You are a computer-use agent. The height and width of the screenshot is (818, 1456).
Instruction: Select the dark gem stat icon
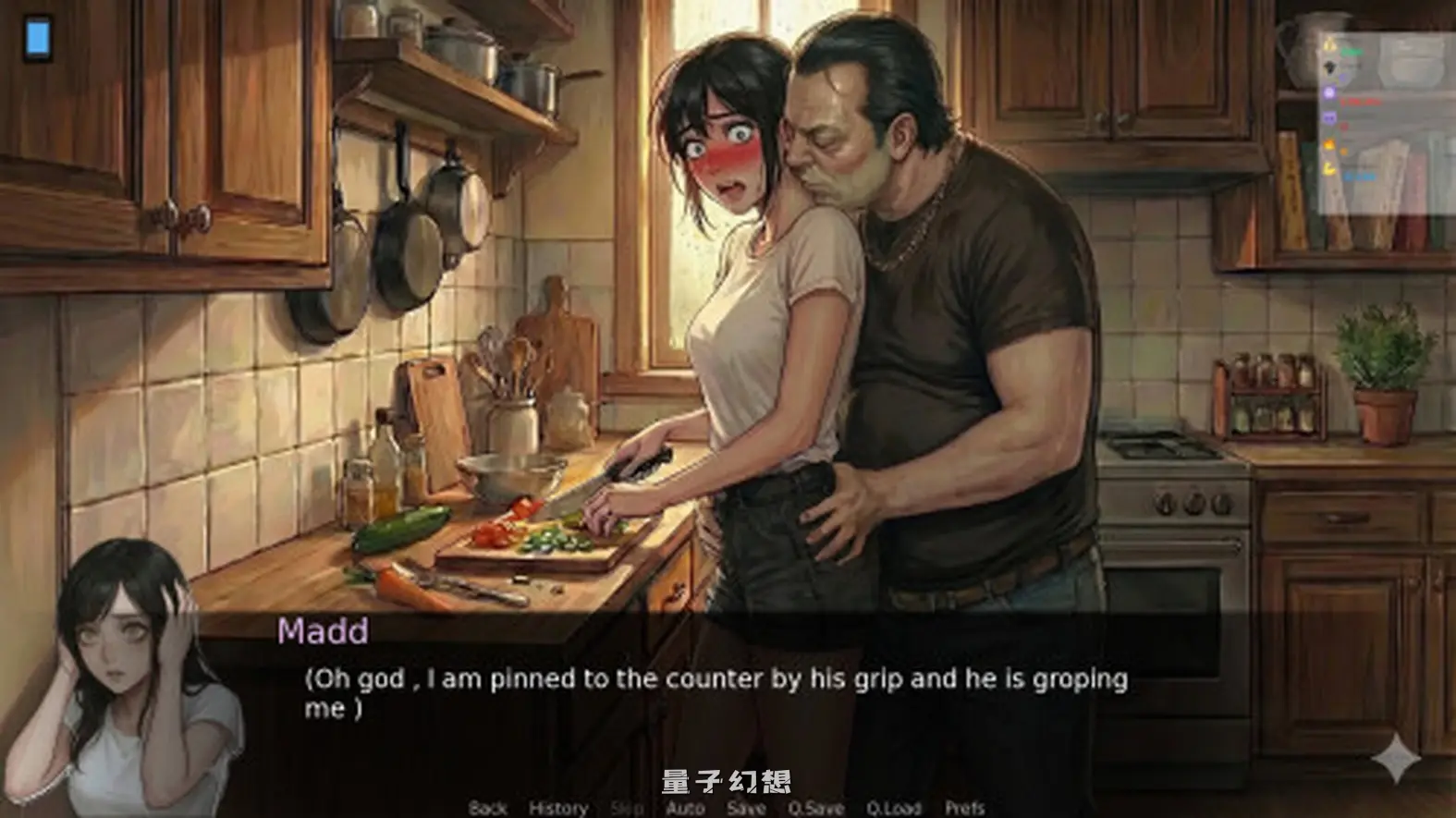(x=1329, y=67)
